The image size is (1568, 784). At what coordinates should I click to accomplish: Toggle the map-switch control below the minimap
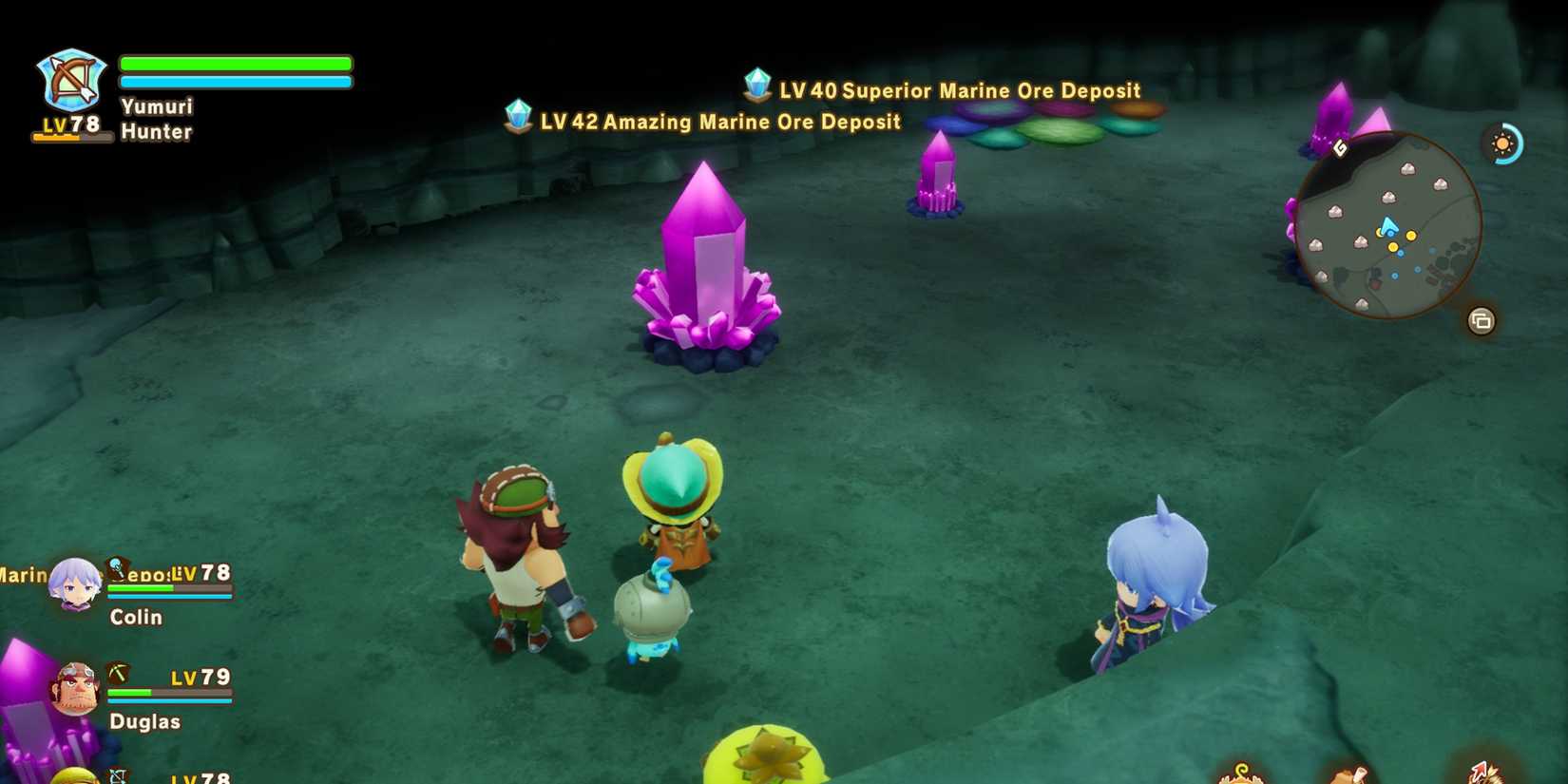click(1483, 320)
